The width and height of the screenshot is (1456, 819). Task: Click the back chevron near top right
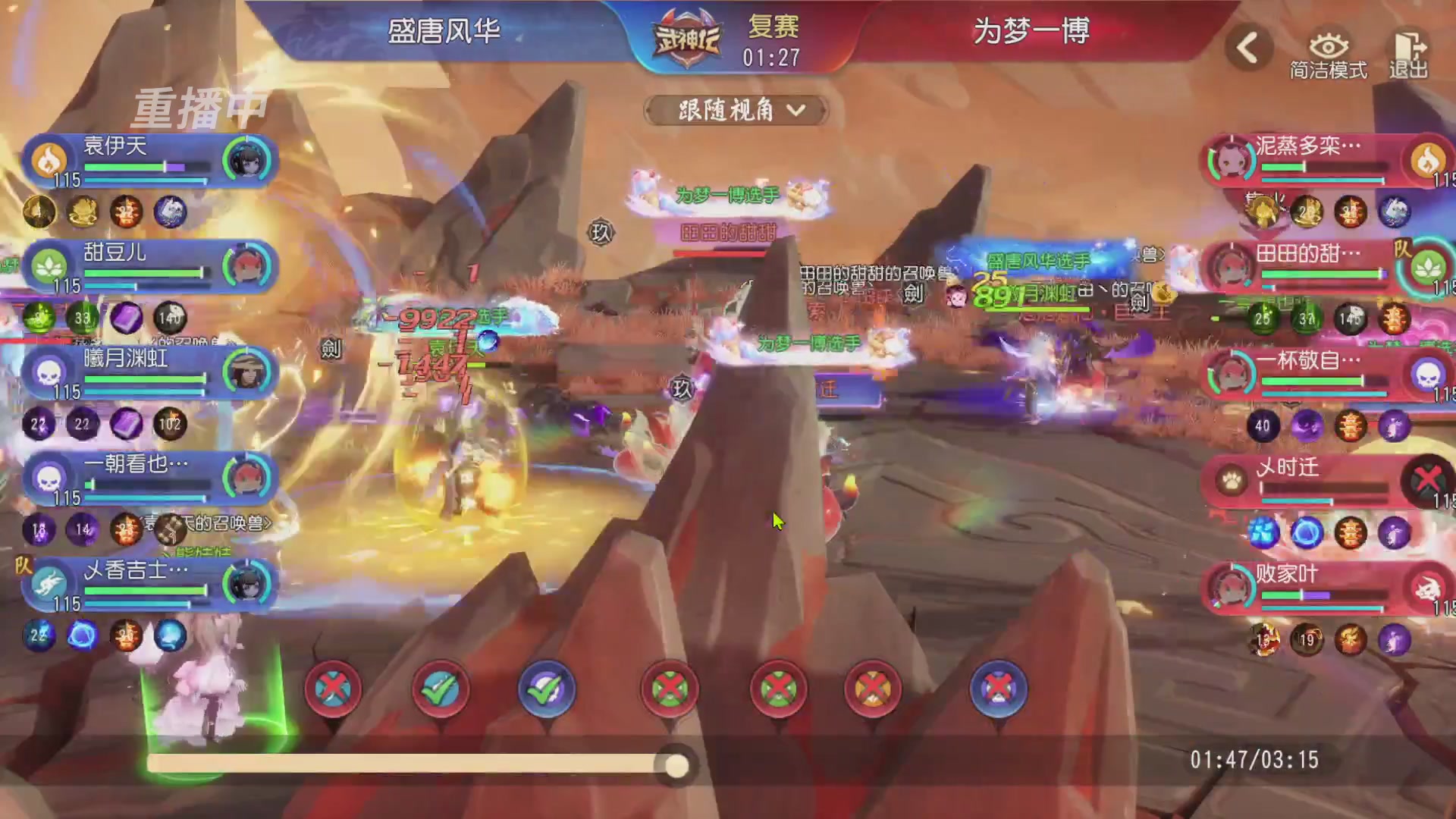[x=1247, y=45]
